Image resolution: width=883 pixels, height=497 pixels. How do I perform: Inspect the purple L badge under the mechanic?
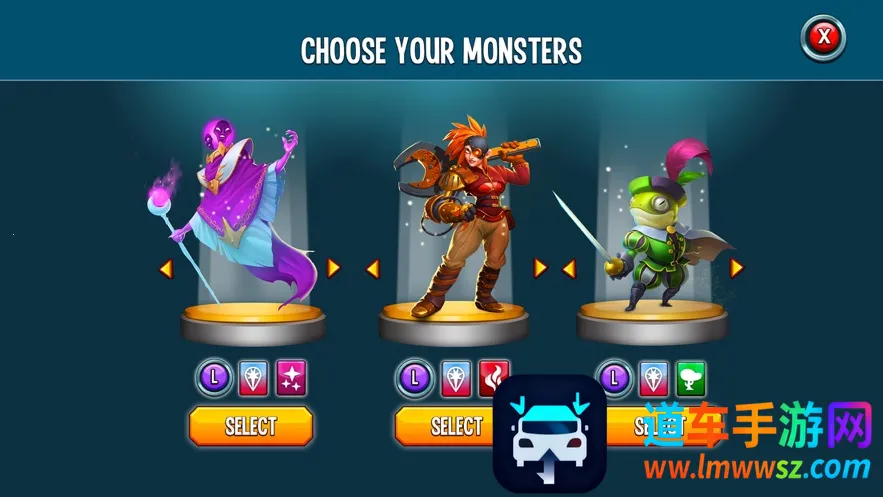click(415, 377)
